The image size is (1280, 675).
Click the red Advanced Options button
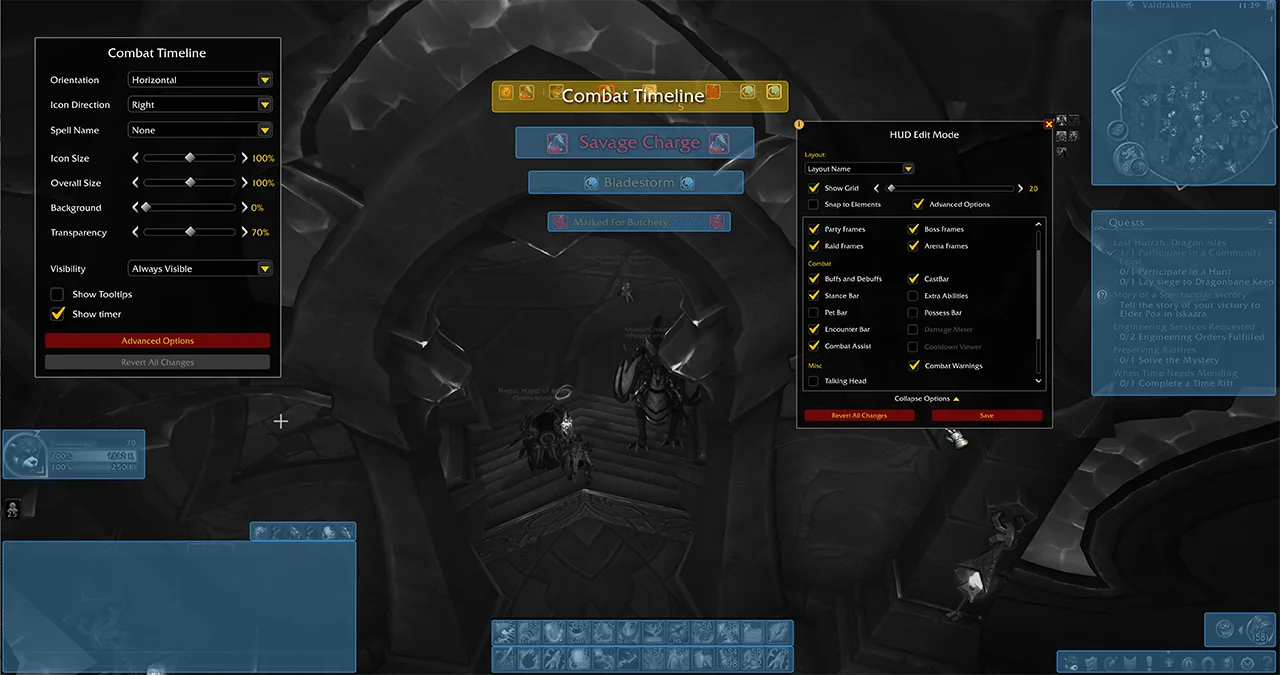pos(157,341)
